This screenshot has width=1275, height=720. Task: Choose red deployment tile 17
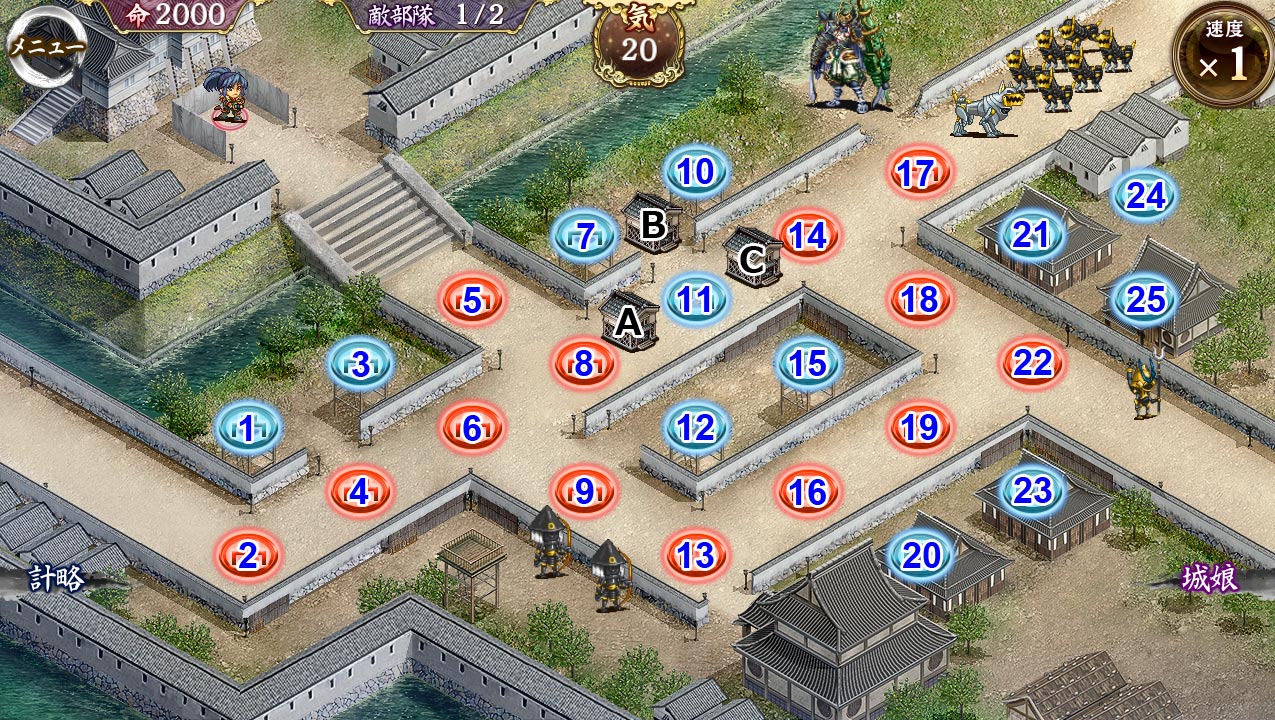click(918, 174)
